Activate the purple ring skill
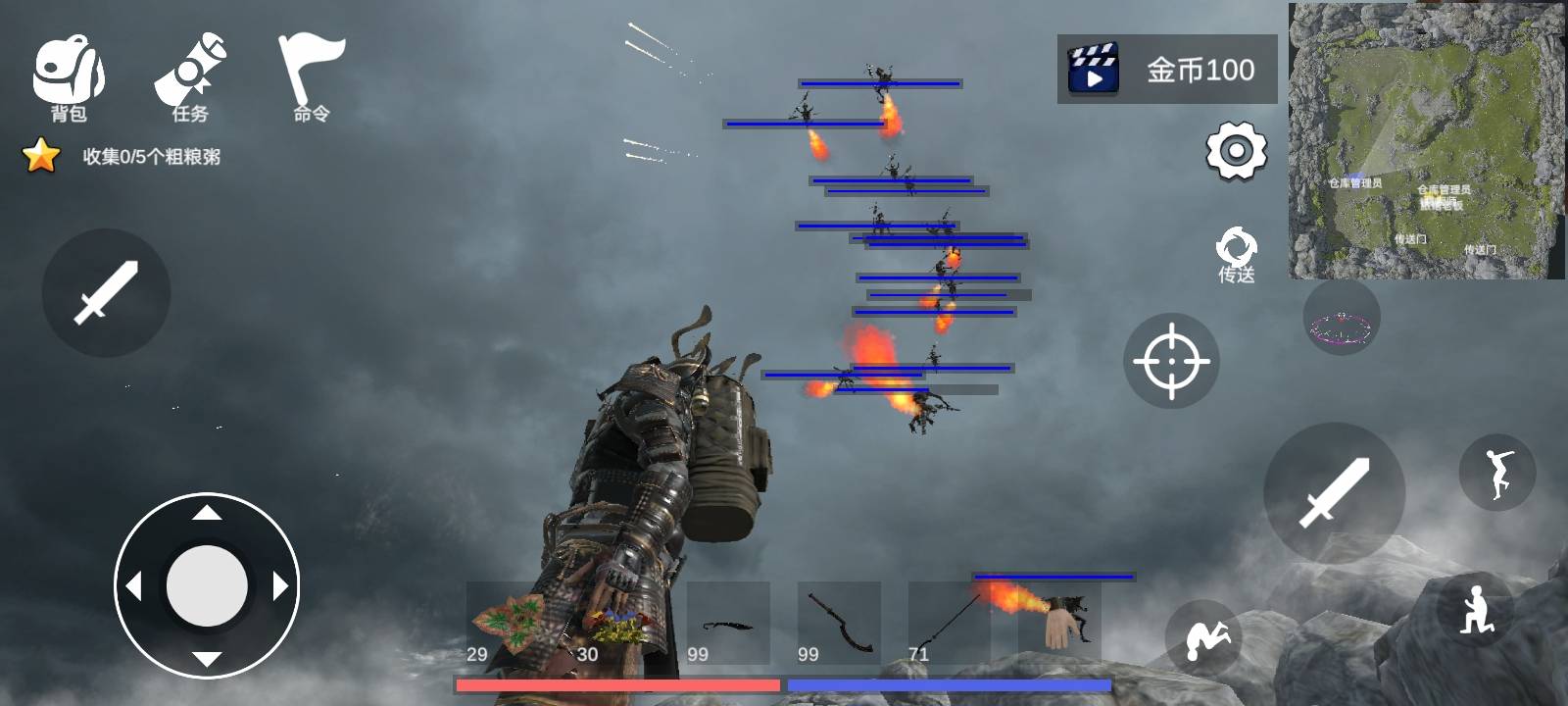Image resolution: width=1568 pixels, height=706 pixels. tap(1341, 318)
